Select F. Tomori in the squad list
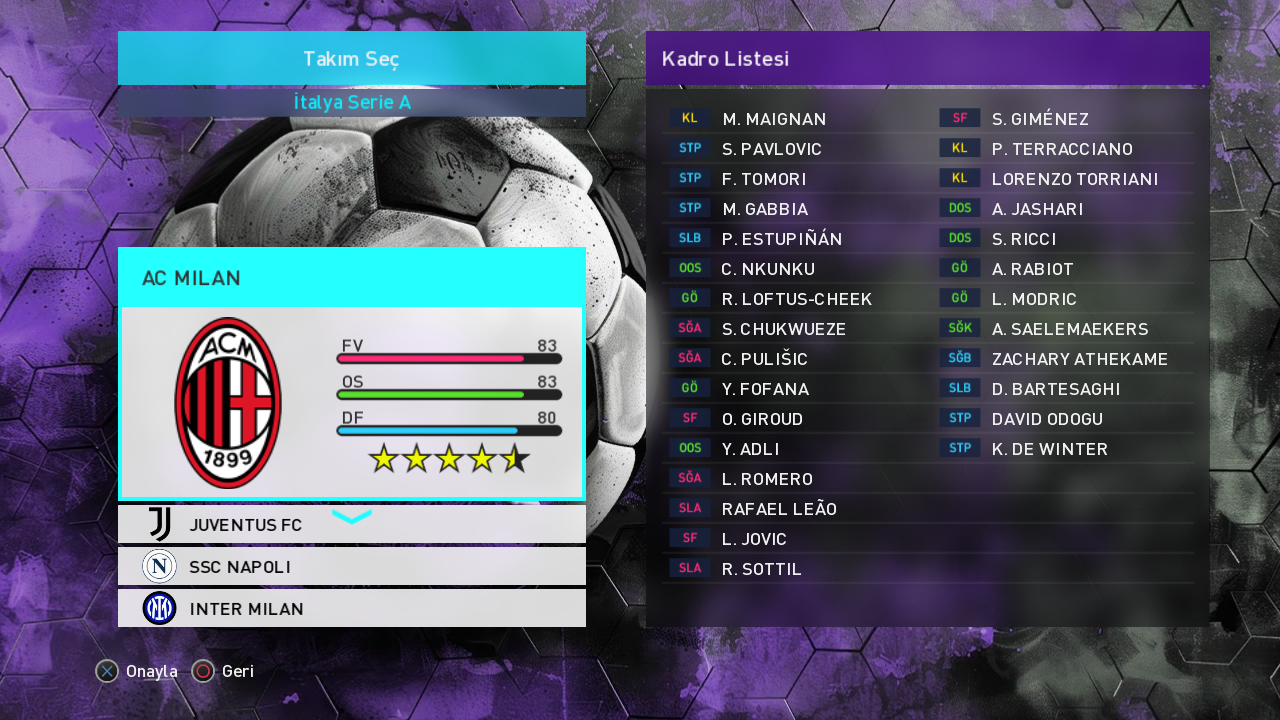 click(x=763, y=179)
